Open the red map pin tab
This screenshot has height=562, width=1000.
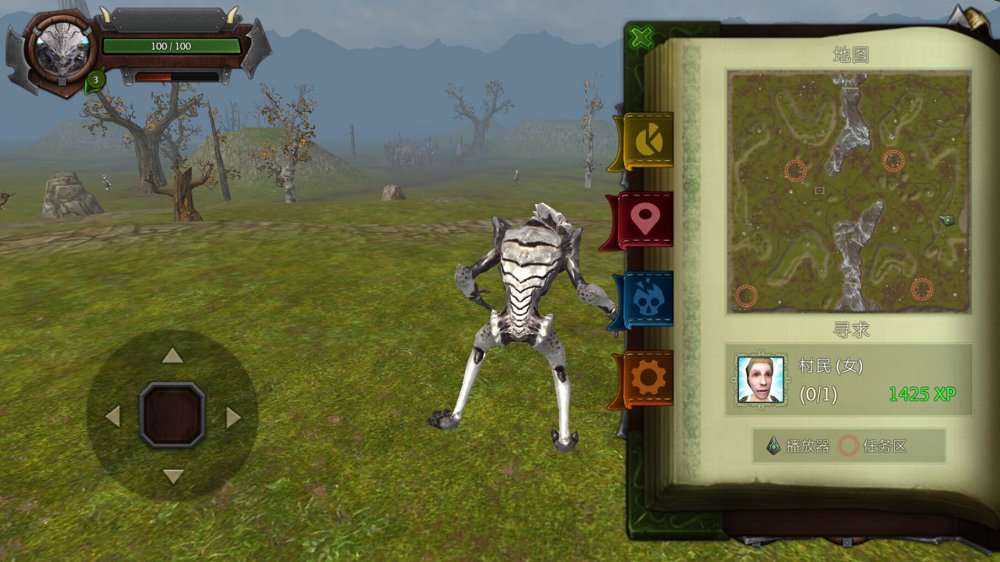point(646,220)
